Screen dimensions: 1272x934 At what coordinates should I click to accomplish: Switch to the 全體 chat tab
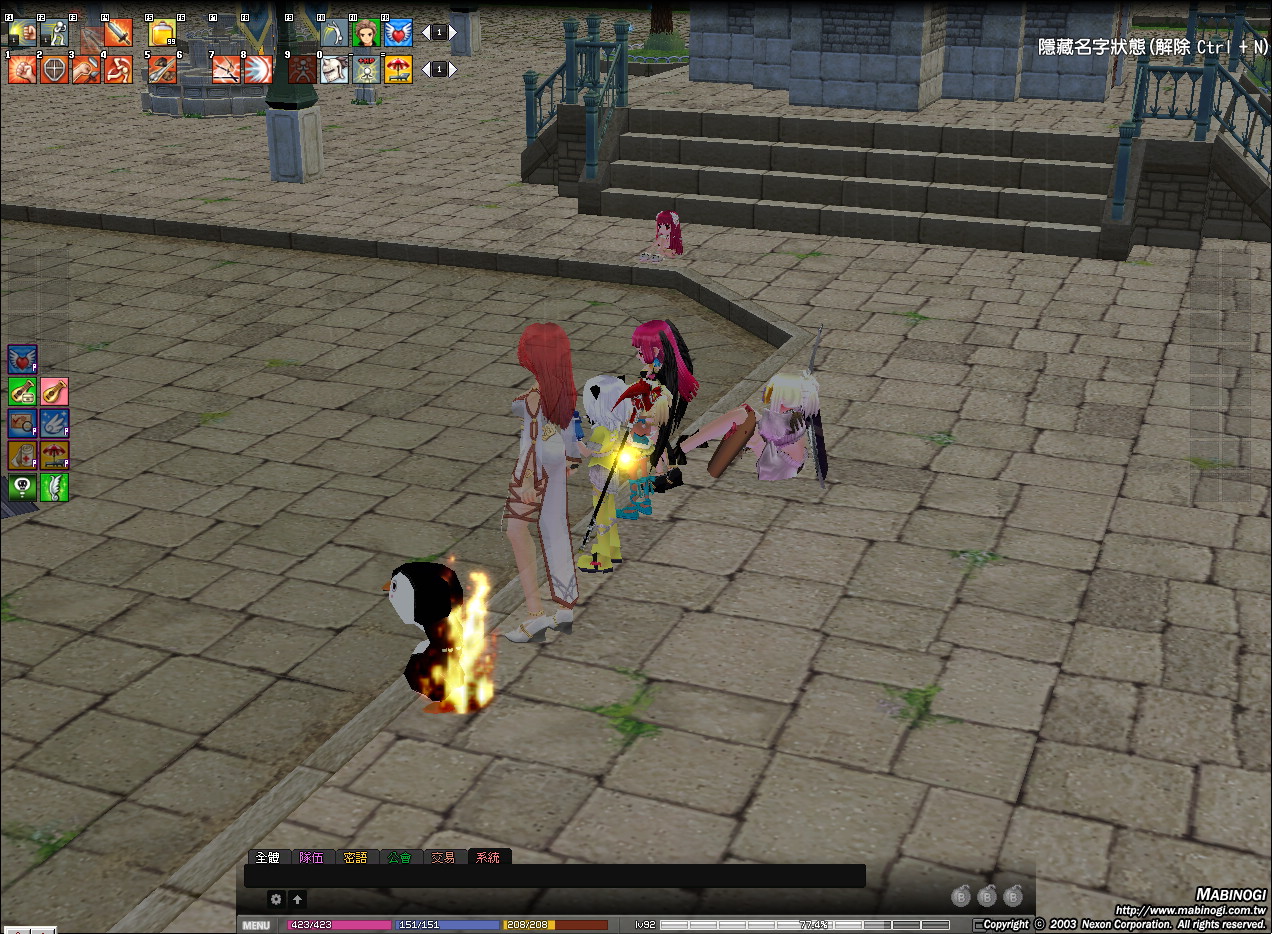pos(267,858)
